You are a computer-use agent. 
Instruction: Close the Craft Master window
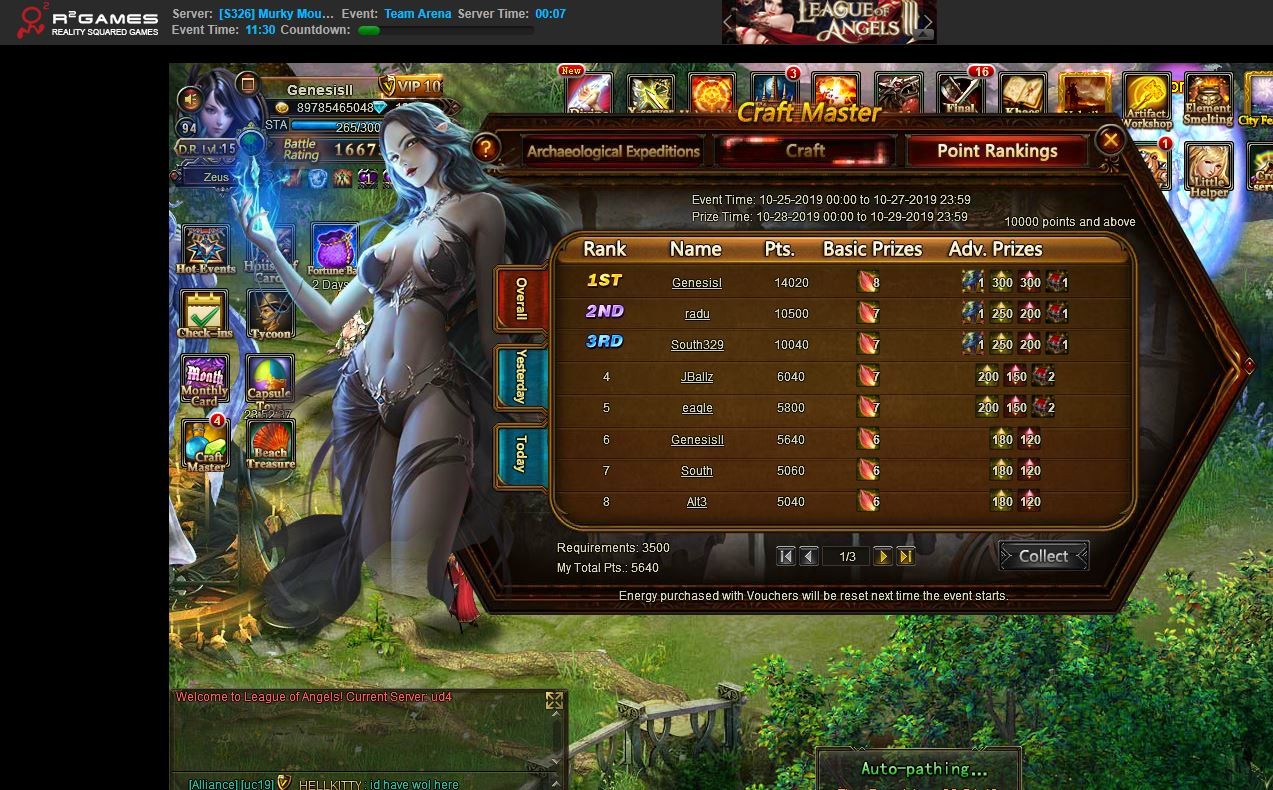[x=1110, y=140]
